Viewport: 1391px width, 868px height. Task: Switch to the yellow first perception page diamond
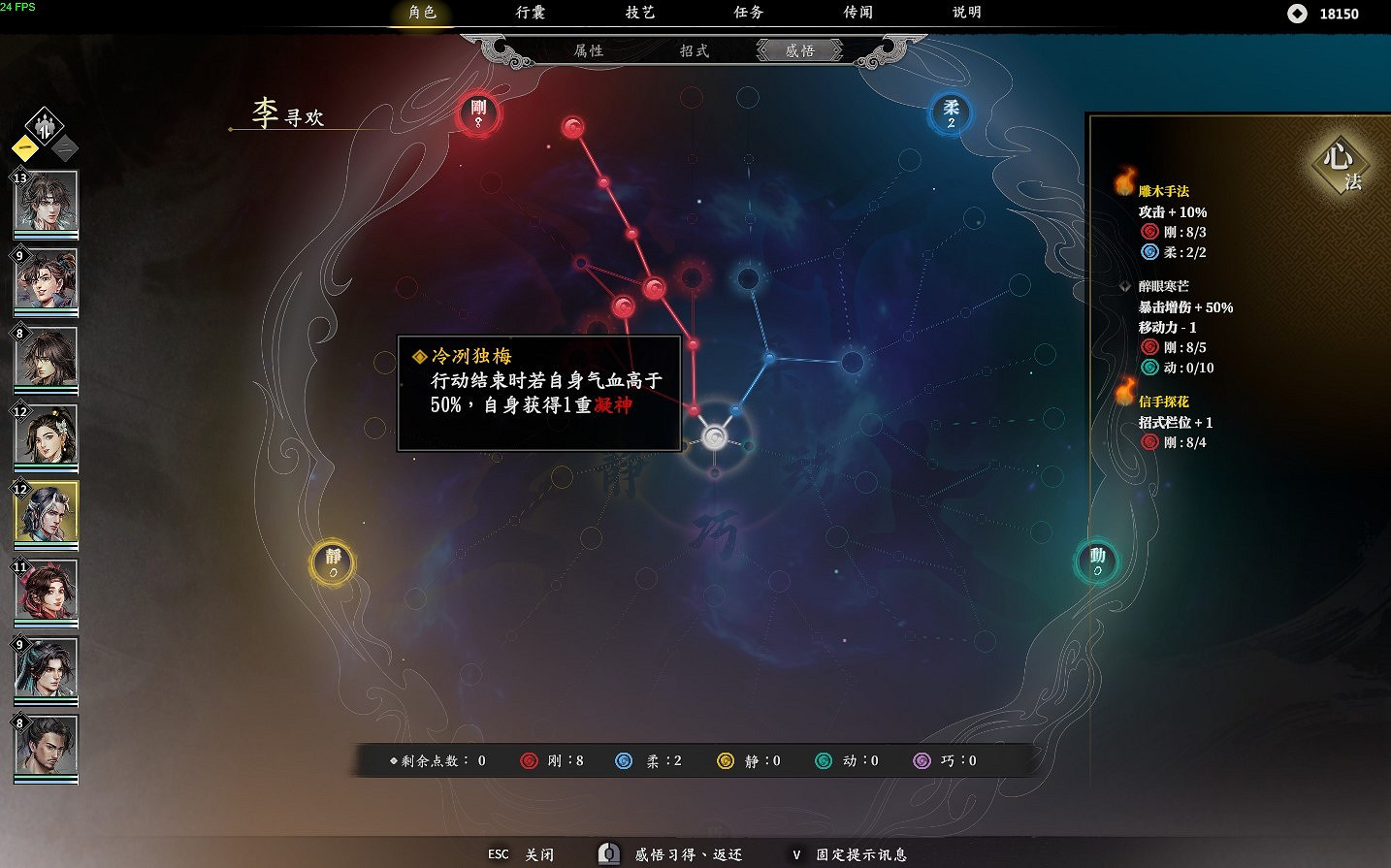pyautogui.click(x=25, y=147)
